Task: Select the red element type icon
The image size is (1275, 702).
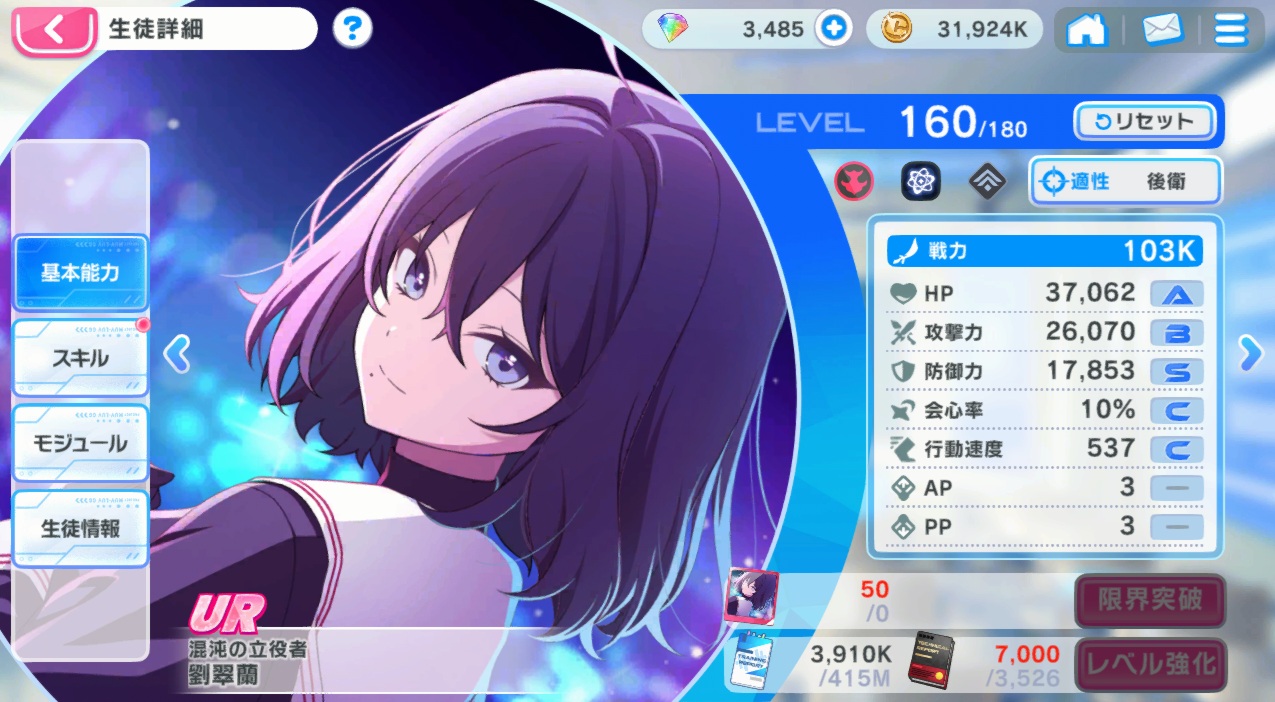Action: pyautogui.click(x=854, y=181)
